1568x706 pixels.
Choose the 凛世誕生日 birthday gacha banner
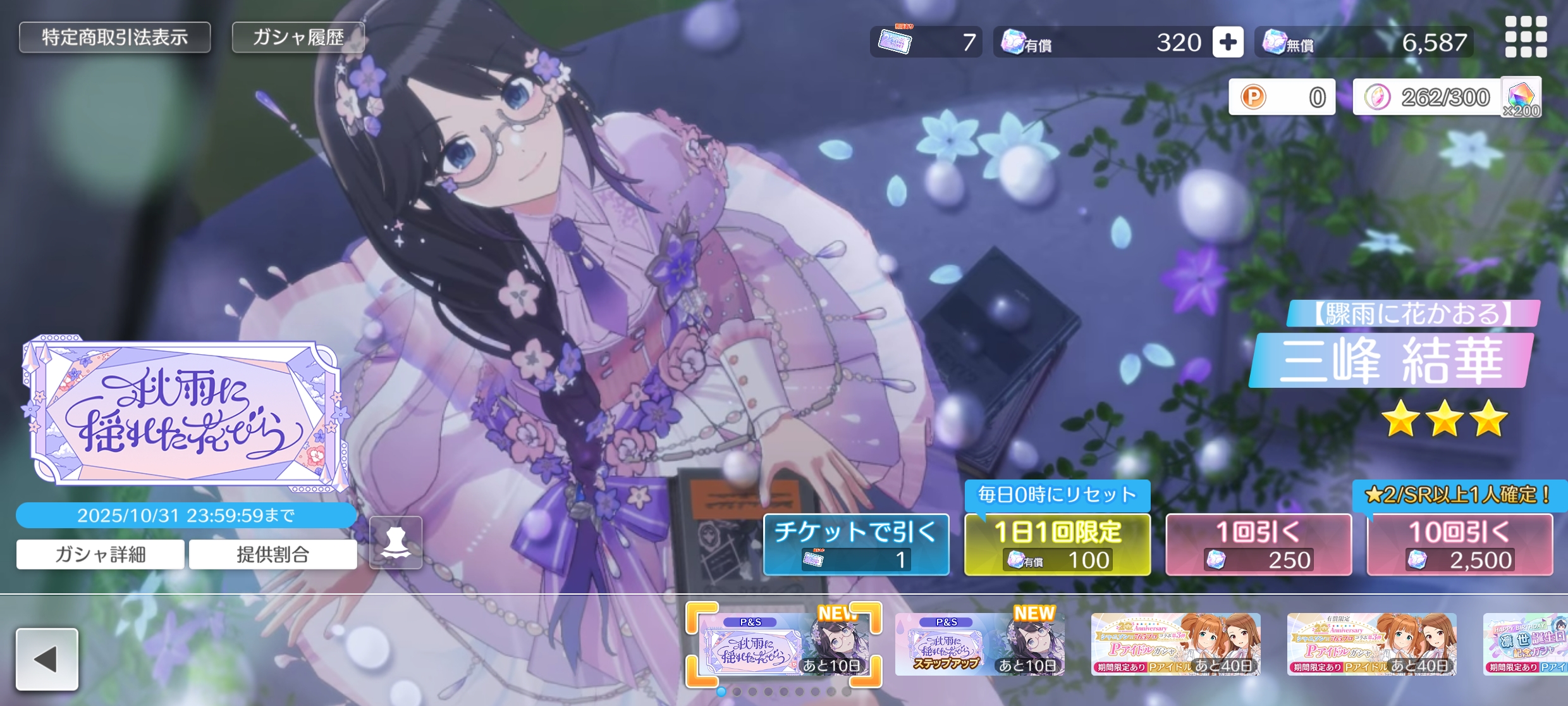pos(1525,644)
